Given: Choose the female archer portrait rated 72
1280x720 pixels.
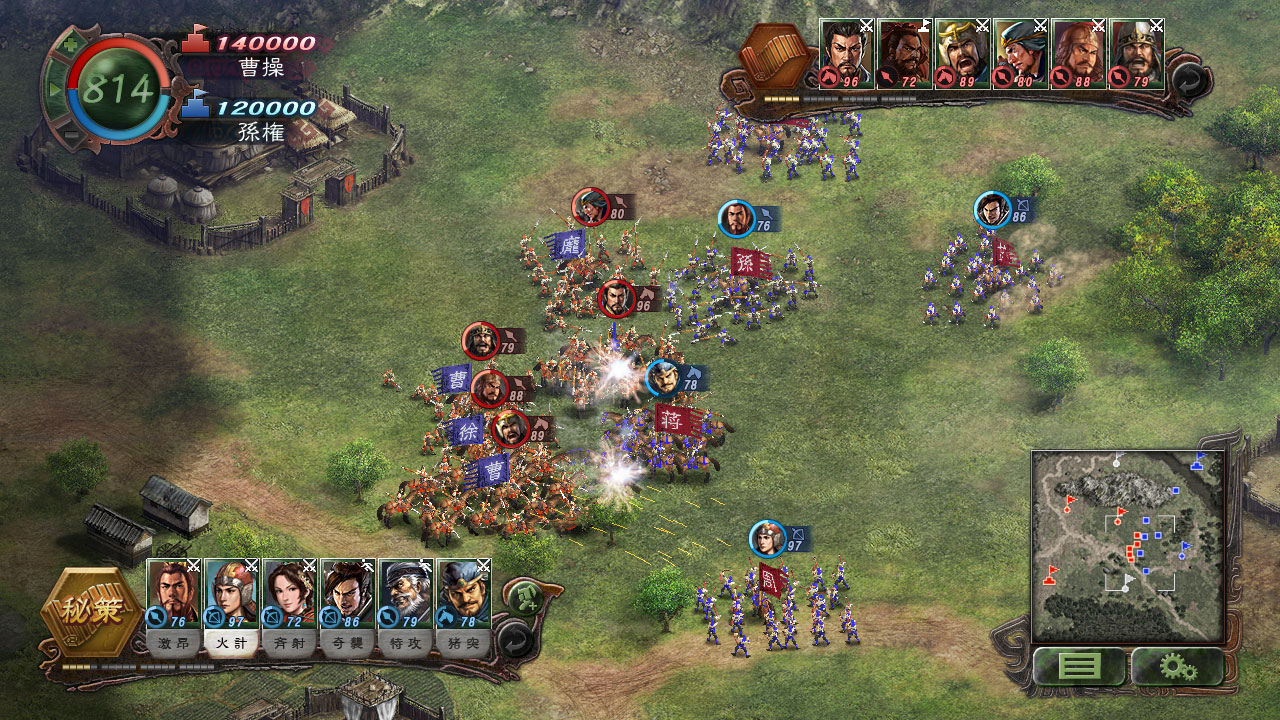Looking at the screenshot, I should 290,593.
